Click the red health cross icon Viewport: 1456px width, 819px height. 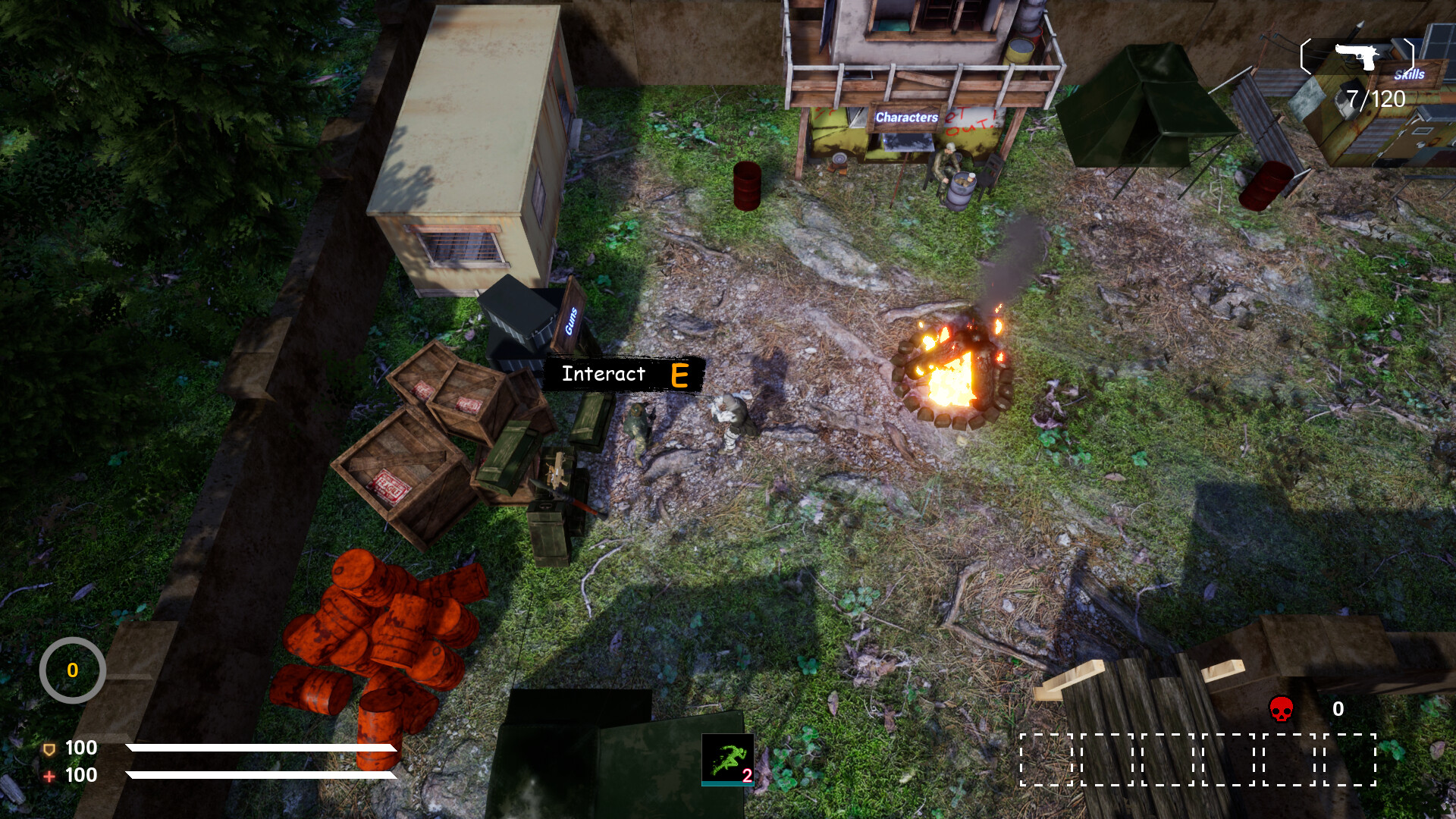(x=49, y=776)
